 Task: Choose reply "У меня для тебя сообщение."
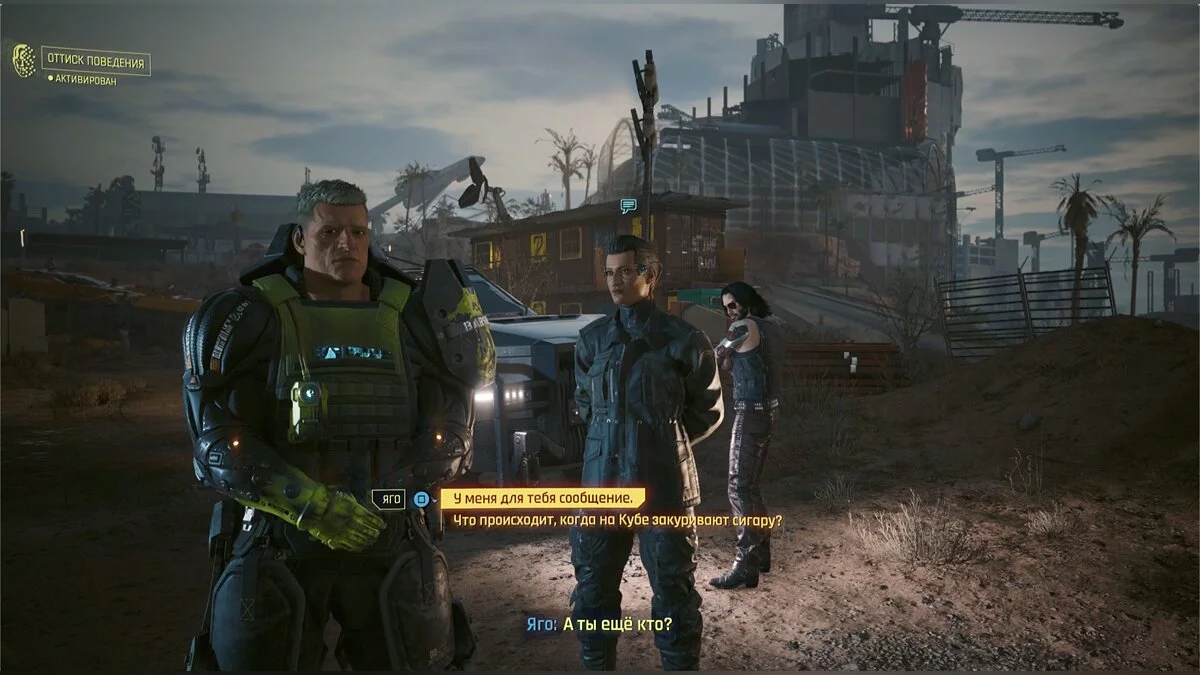tap(543, 498)
